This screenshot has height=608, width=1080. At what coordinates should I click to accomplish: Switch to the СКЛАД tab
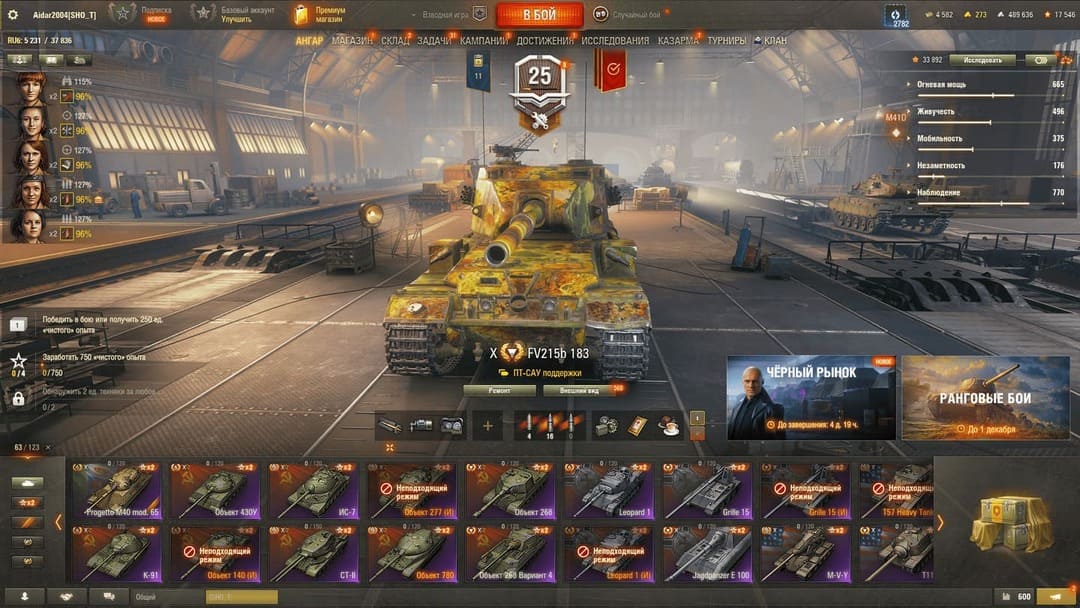pos(395,41)
